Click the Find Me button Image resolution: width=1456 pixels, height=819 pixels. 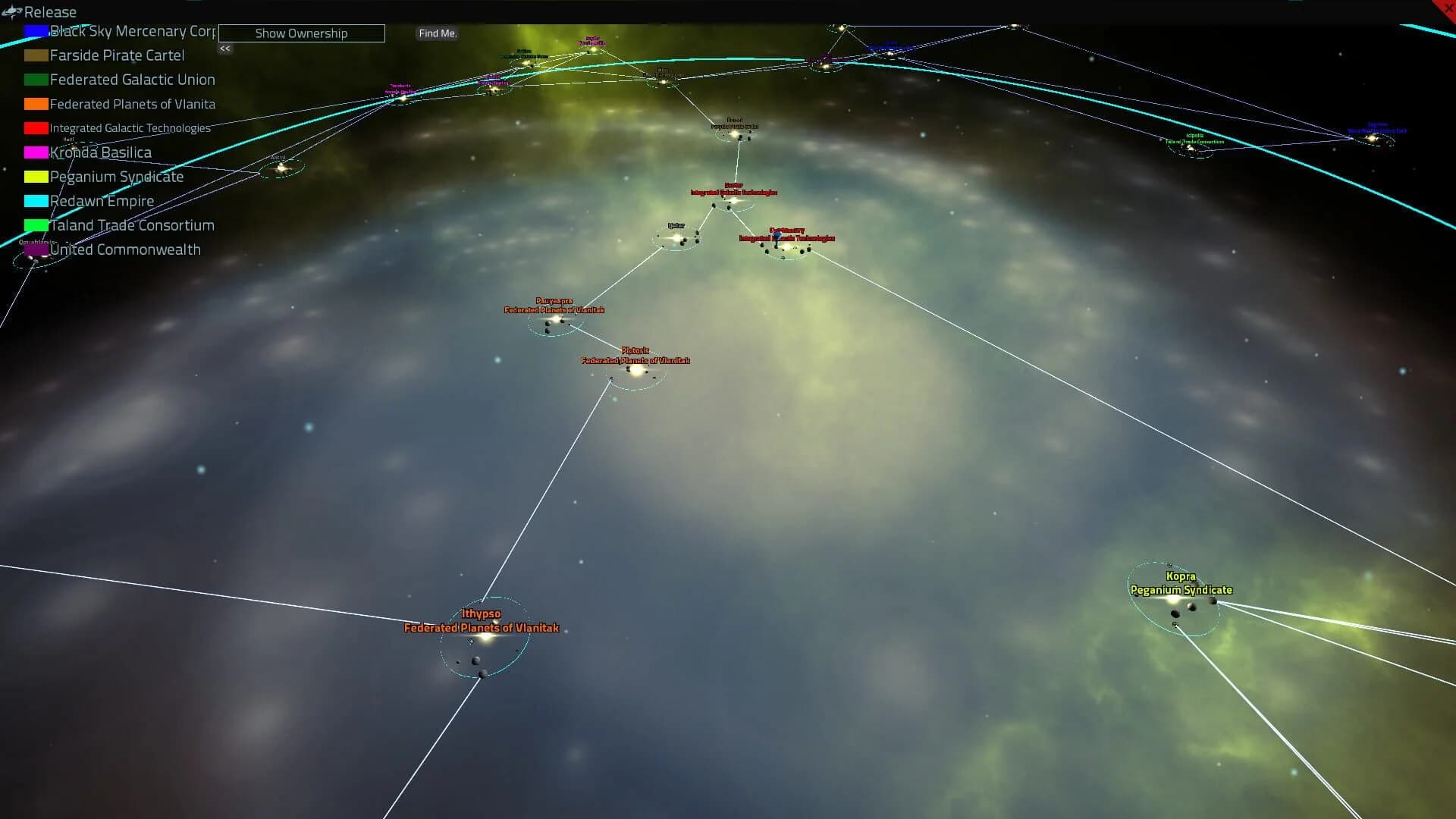pos(438,33)
